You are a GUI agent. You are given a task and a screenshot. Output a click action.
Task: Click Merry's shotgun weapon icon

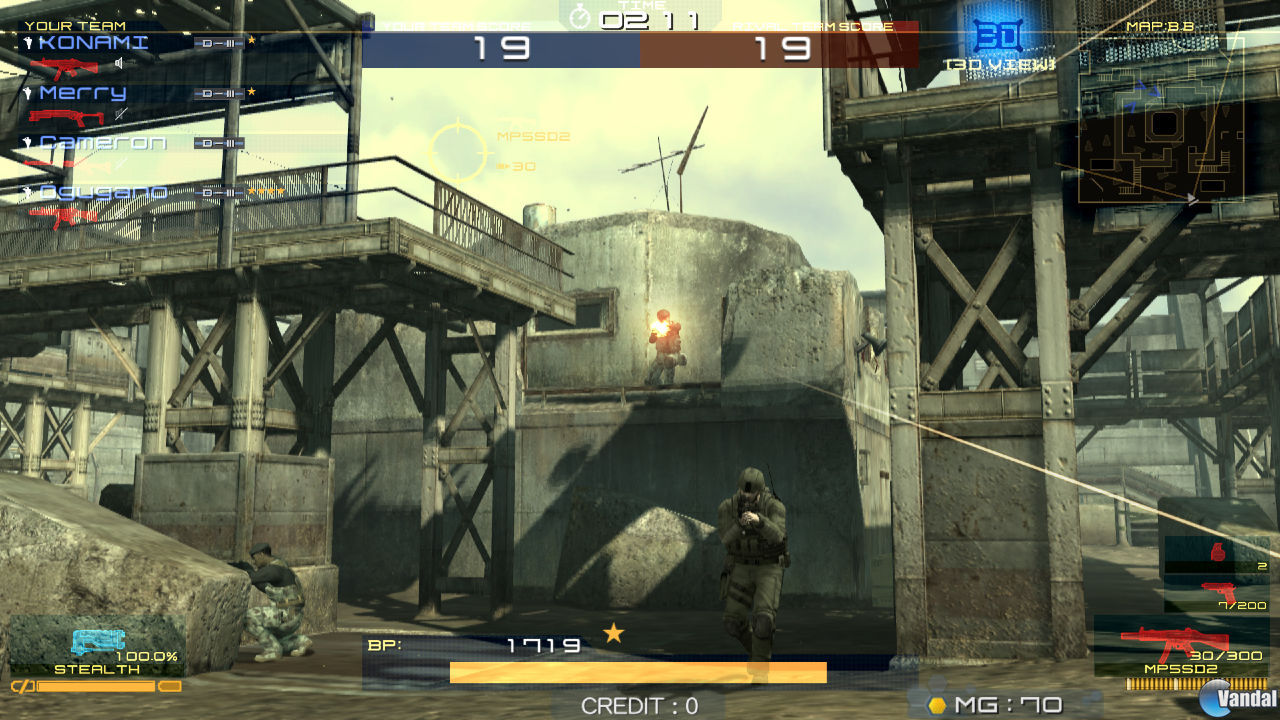click(x=67, y=118)
